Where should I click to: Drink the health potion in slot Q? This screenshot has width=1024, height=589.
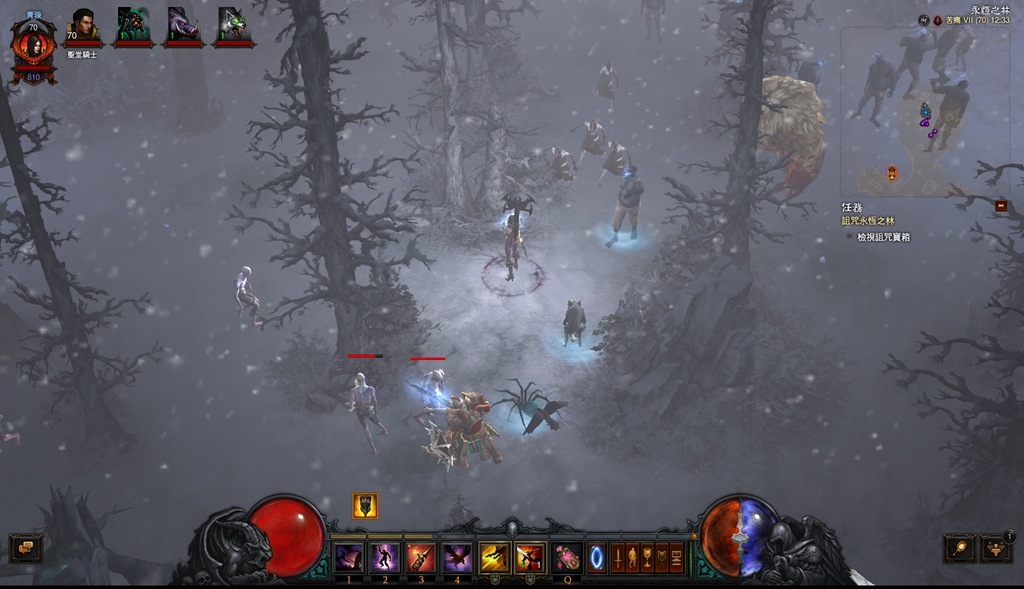[x=567, y=557]
